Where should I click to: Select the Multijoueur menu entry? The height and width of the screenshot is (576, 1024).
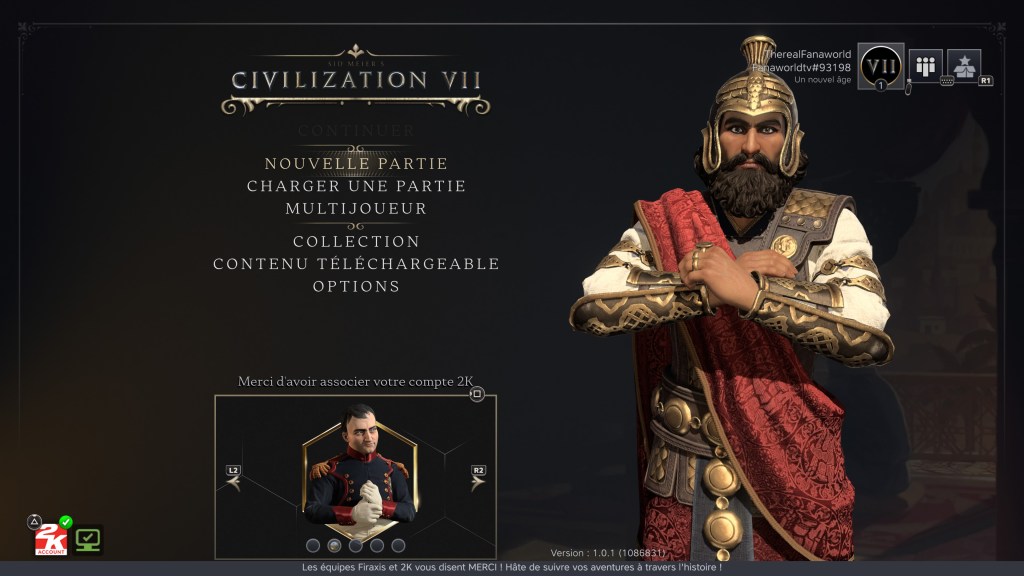(356, 208)
